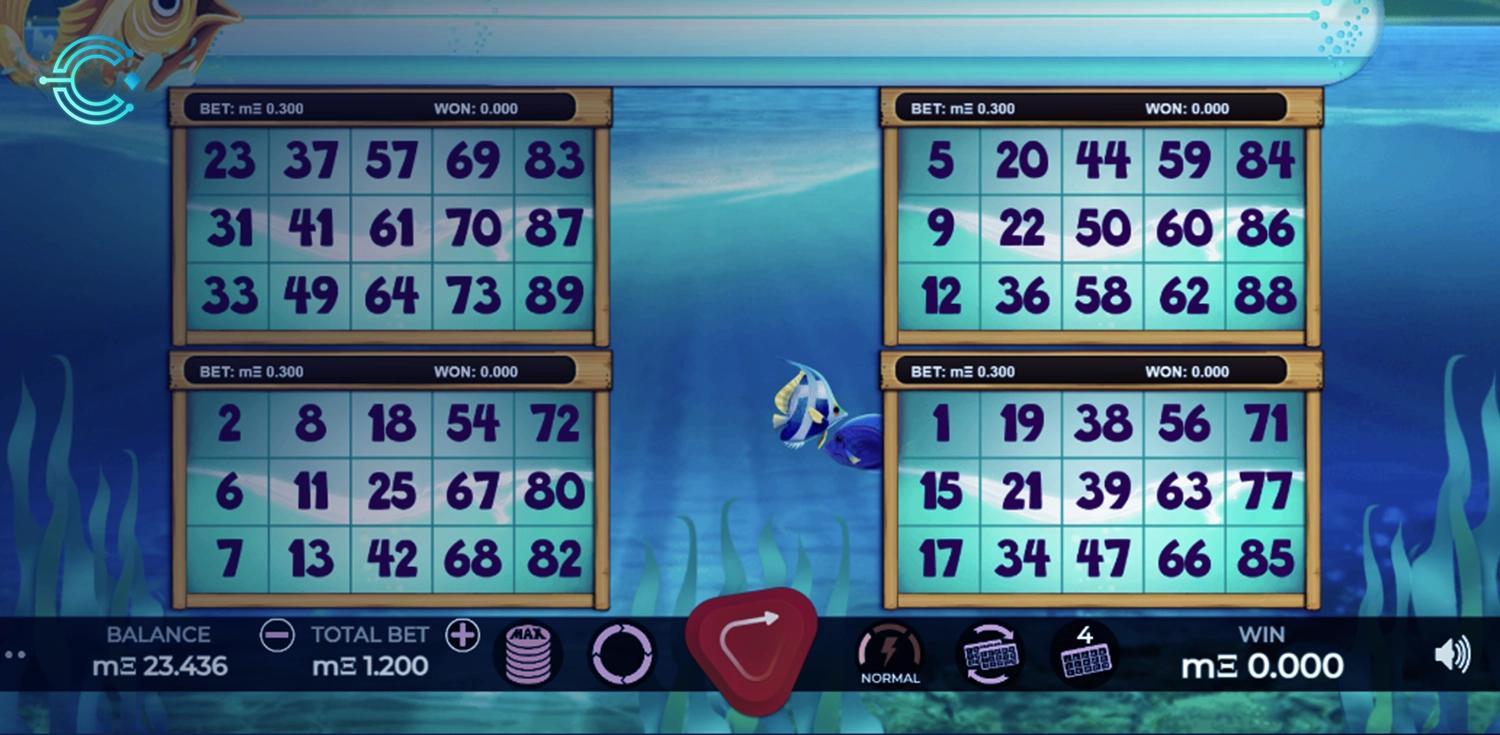Select the top-right bingo card
The image size is (1500, 735).
click(x=1102, y=225)
